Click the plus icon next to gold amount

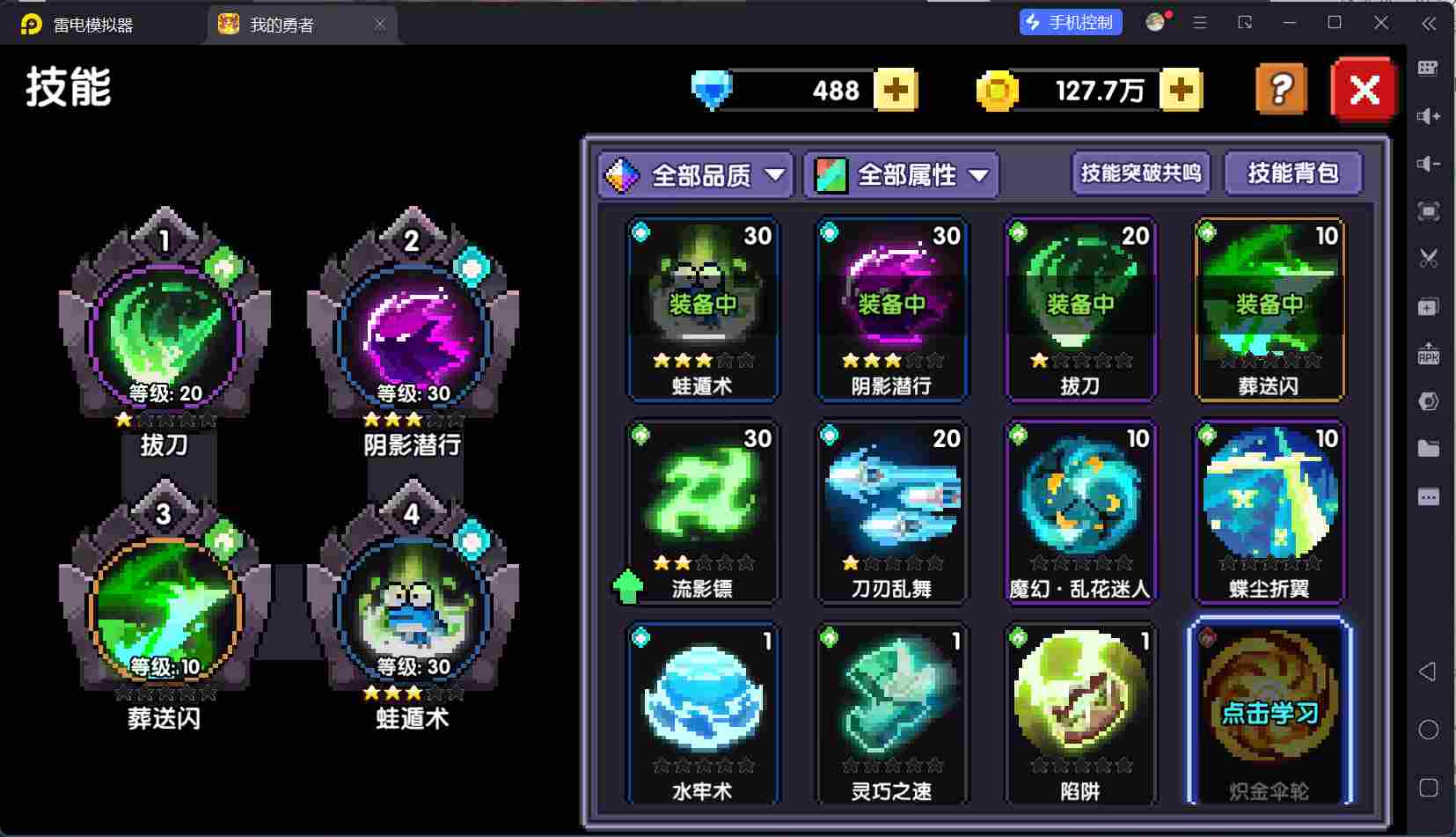point(1183,89)
